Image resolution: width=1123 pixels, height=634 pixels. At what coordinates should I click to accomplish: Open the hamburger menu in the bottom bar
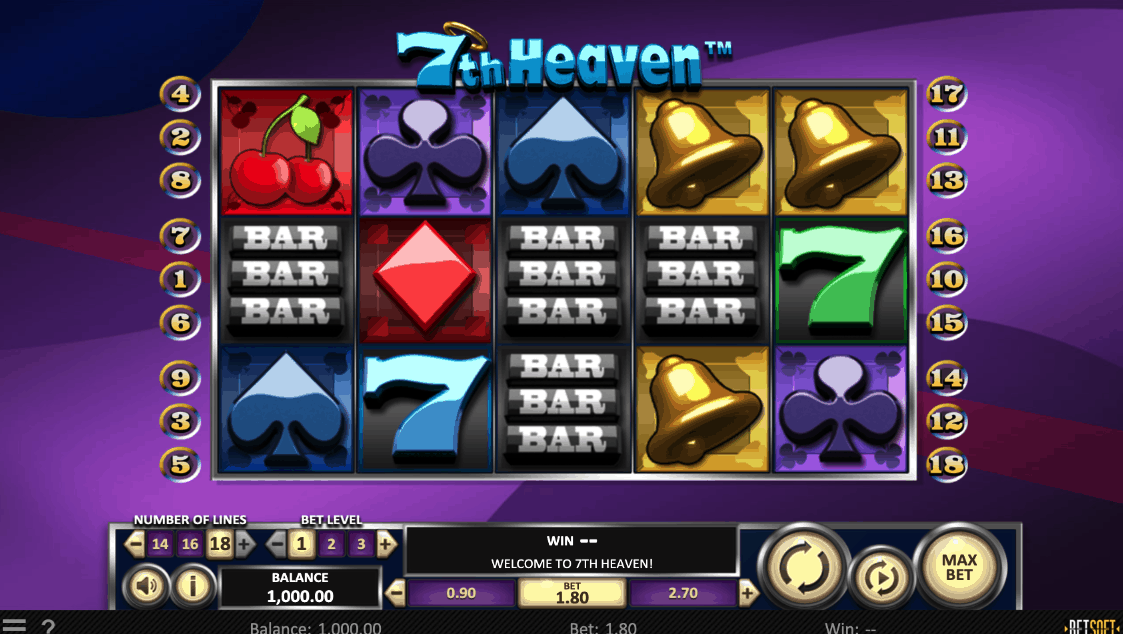pyautogui.click(x=14, y=626)
